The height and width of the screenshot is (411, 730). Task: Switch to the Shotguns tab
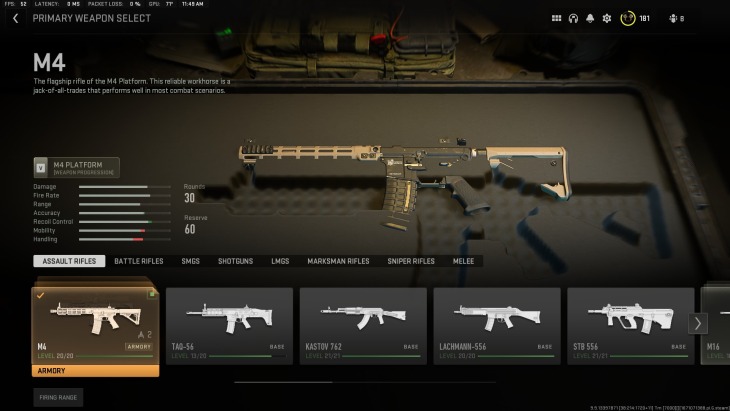pyautogui.click(x=235, y=261)
